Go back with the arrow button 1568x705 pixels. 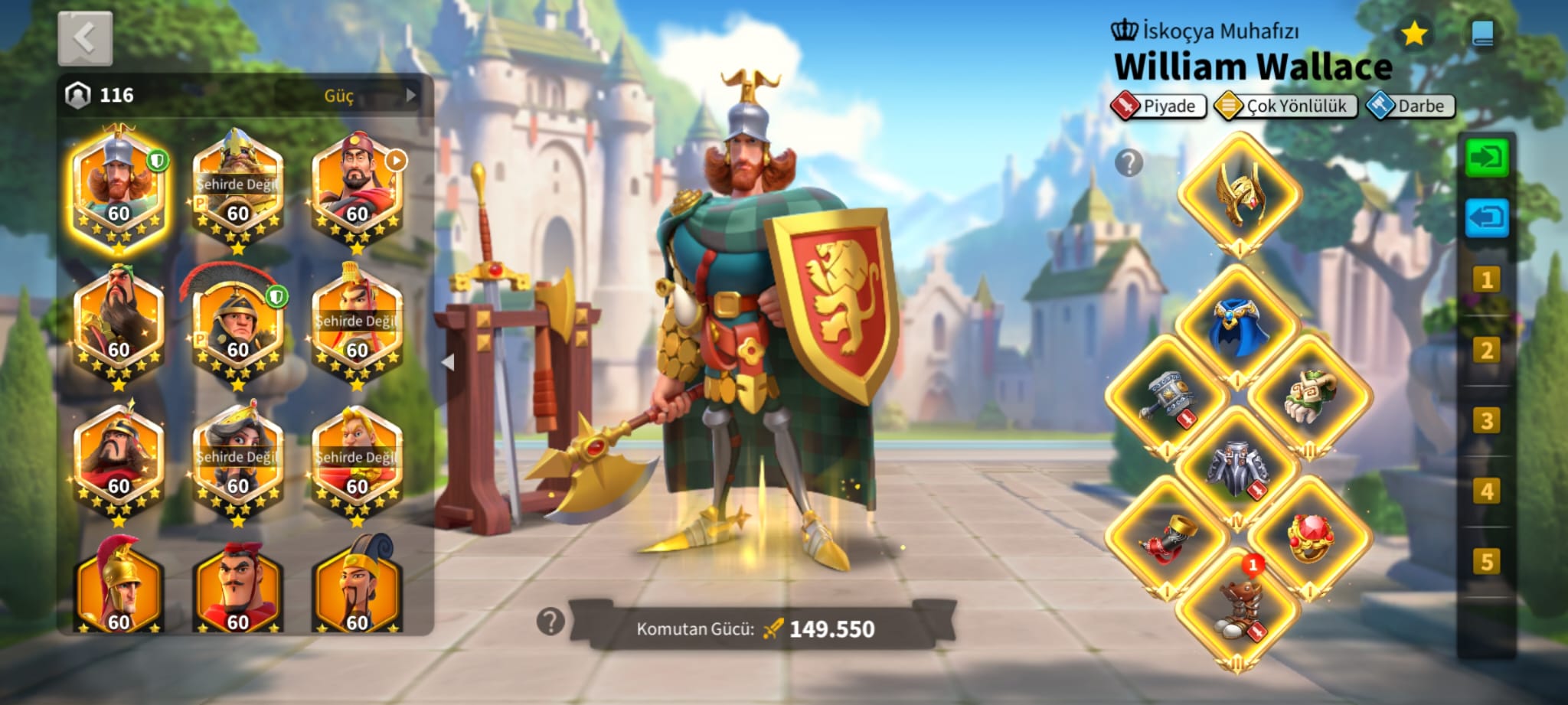(x=85, y=38)
